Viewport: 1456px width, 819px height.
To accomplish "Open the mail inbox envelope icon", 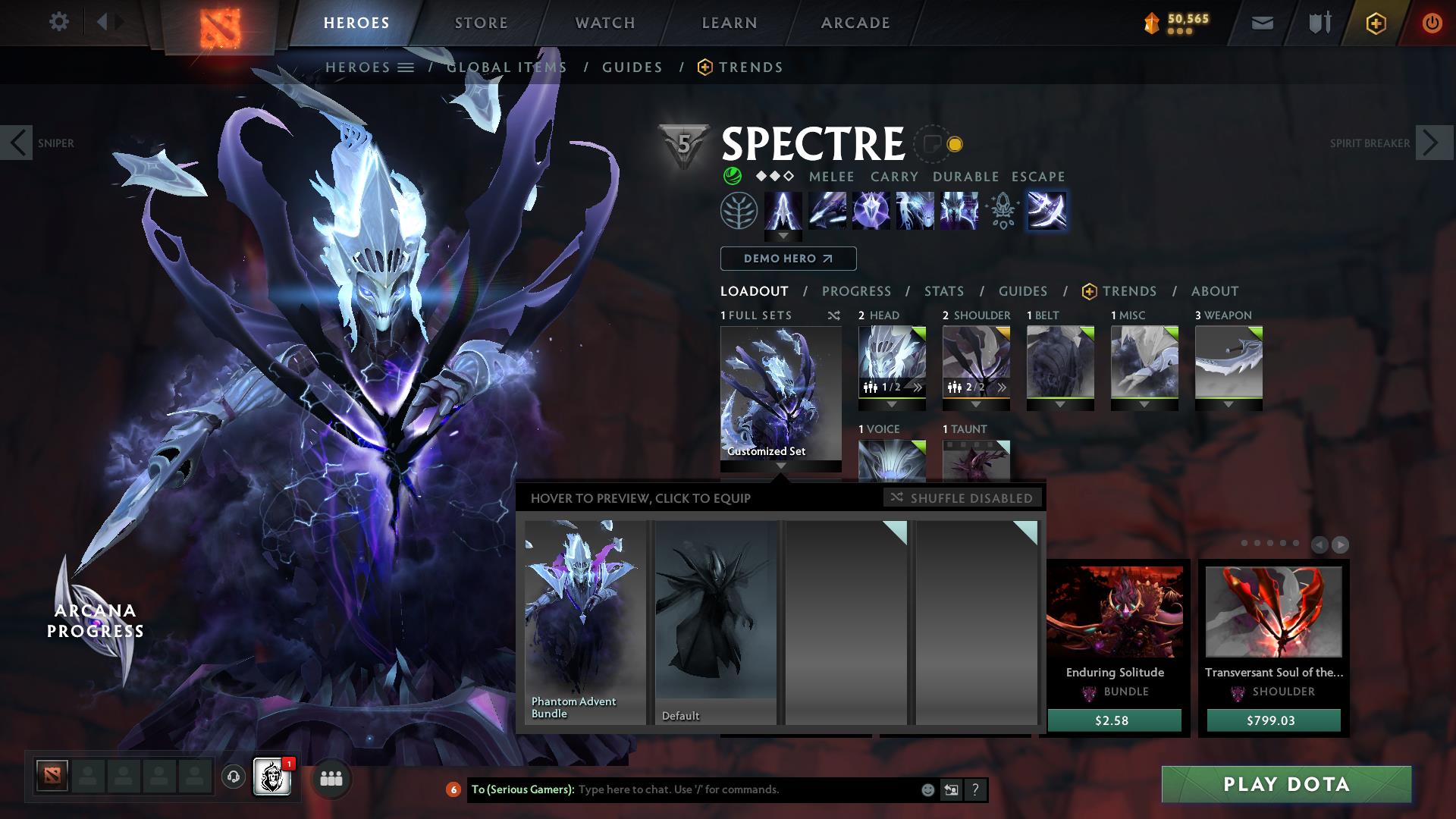I will tap(1261, 23).
